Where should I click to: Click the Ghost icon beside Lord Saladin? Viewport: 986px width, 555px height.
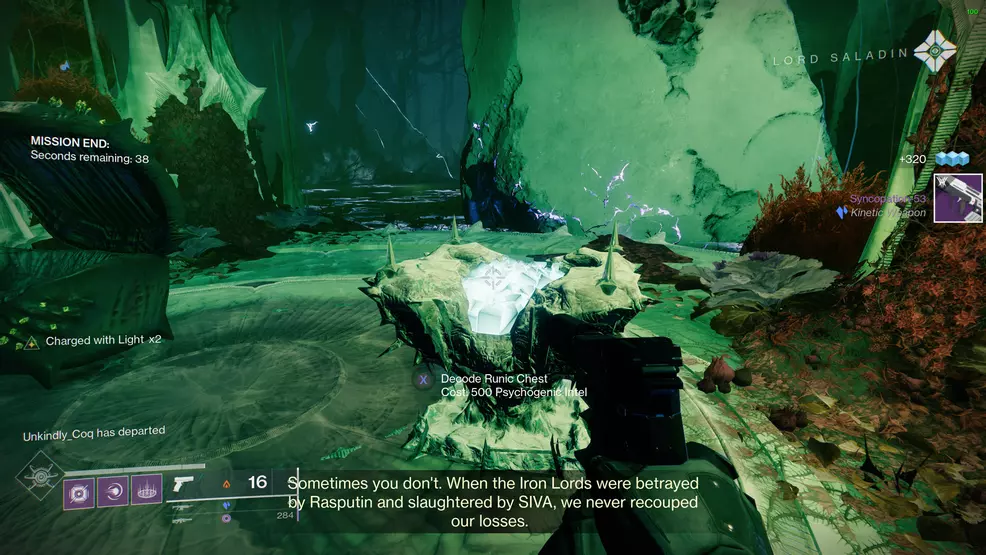935,51
